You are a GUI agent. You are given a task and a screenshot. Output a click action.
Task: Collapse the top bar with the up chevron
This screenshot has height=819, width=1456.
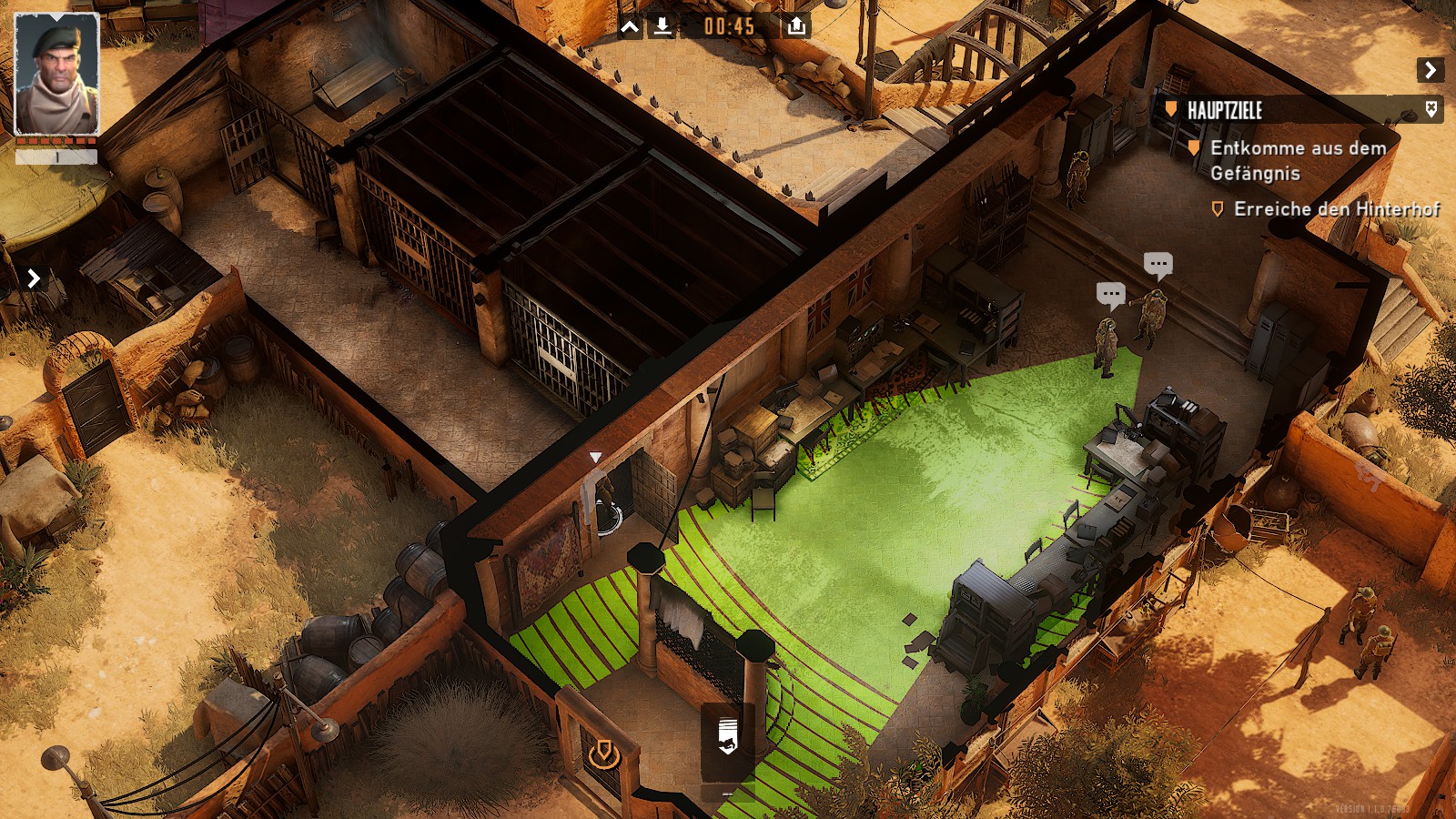point(630,27)
